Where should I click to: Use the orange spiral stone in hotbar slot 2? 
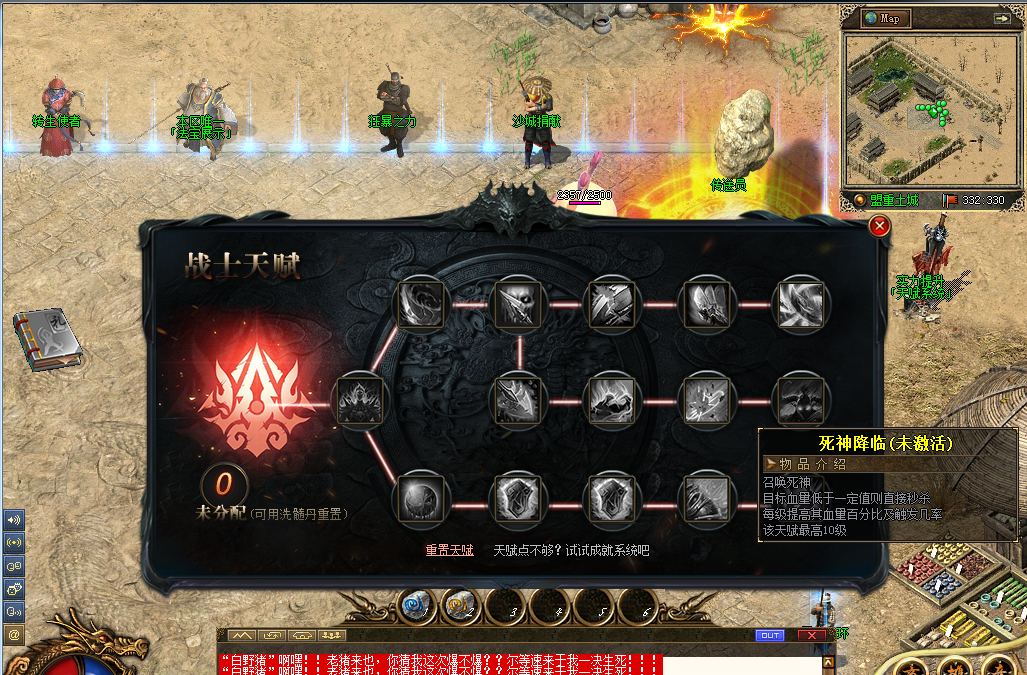point(462,606)
